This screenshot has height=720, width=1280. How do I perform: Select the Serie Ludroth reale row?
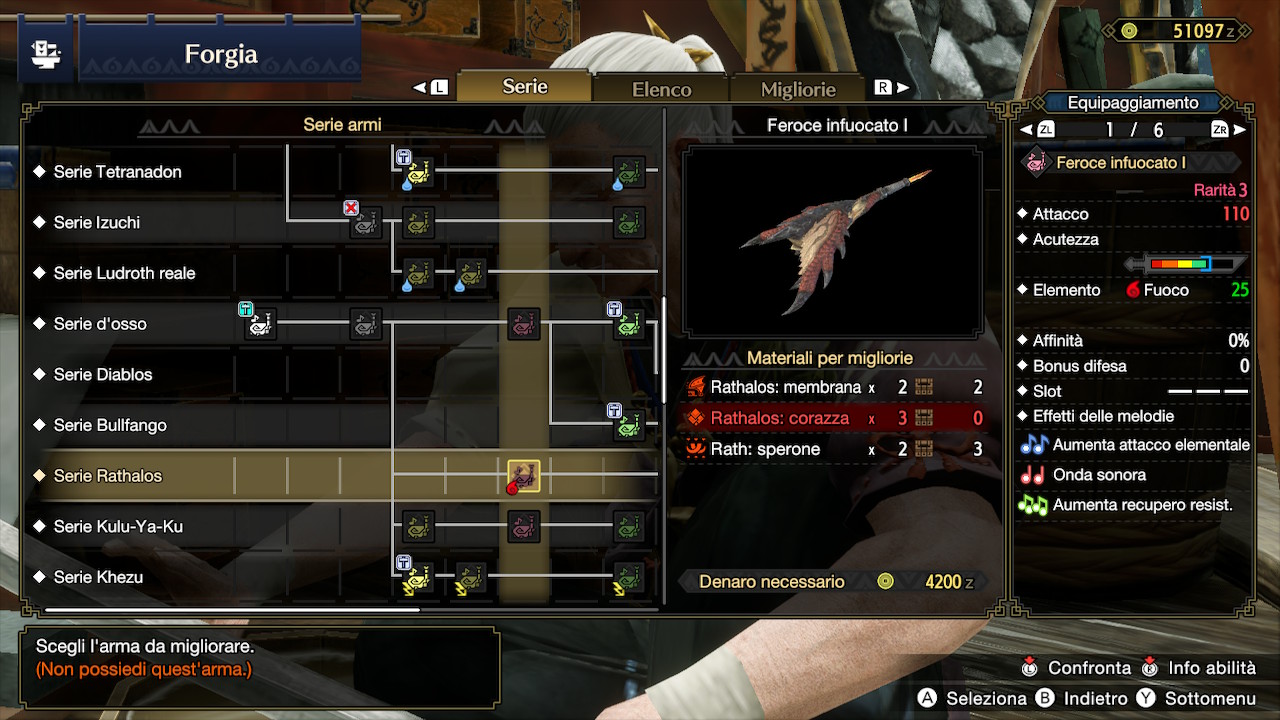pos(124,273)
